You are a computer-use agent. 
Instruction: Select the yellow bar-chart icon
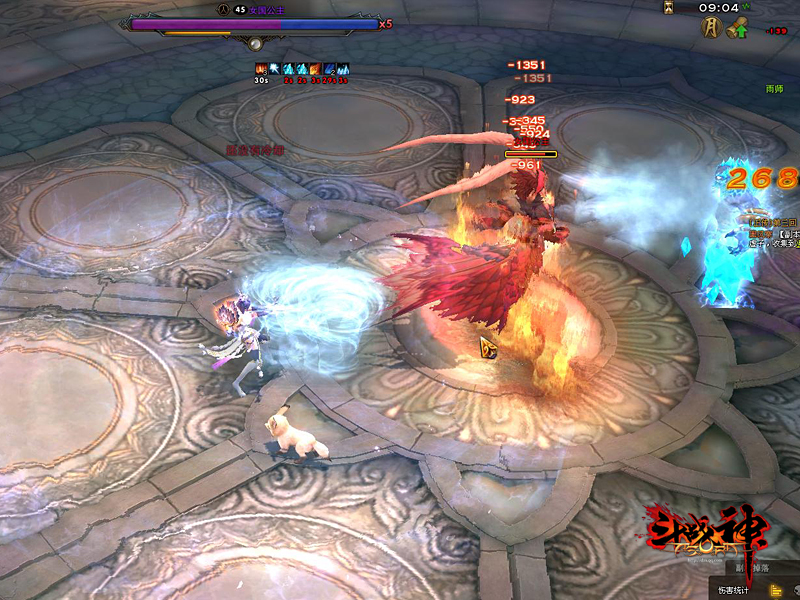(776, 590)
